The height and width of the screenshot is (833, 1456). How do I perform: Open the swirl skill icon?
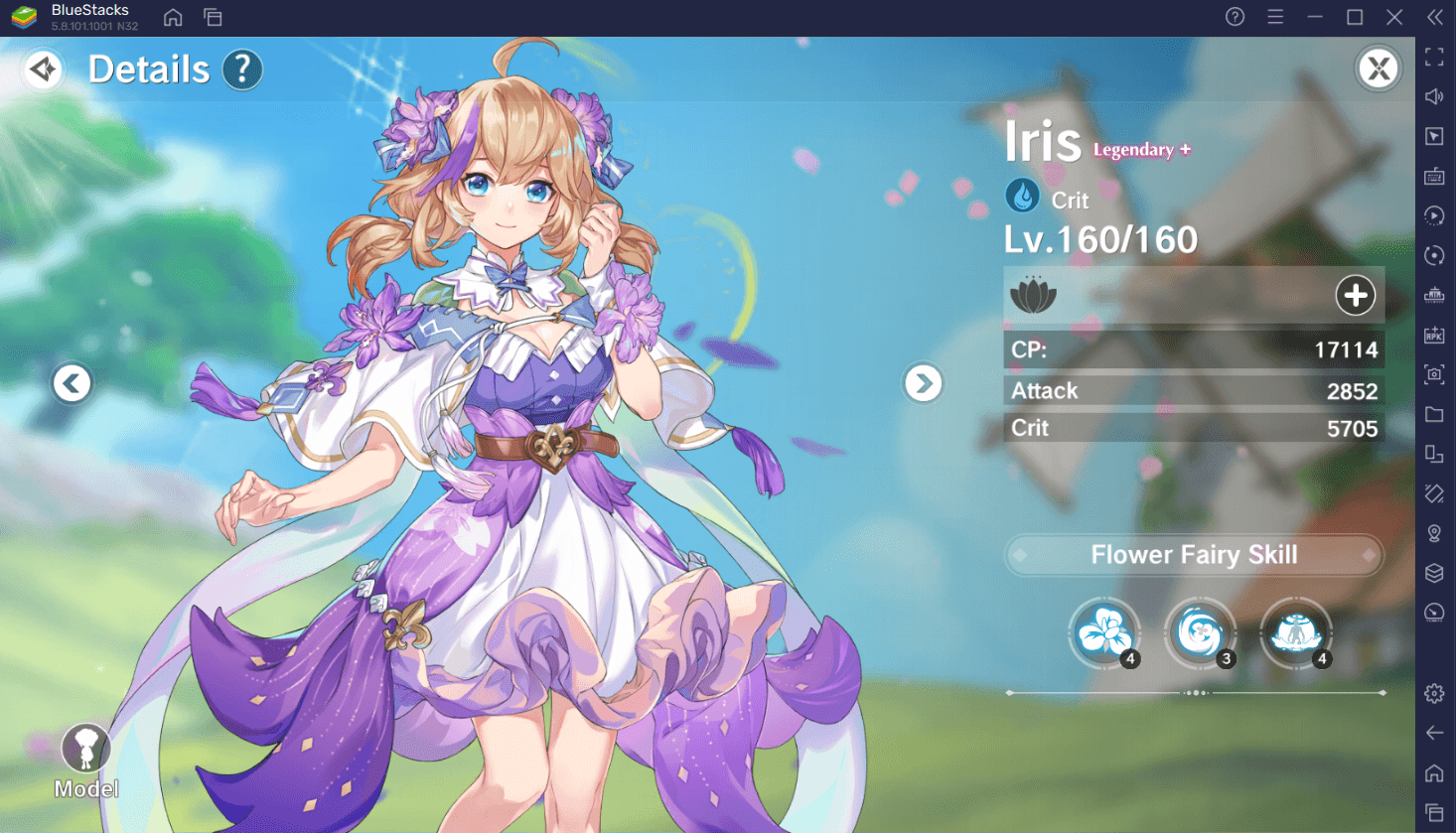click(x=1200, y=632)
